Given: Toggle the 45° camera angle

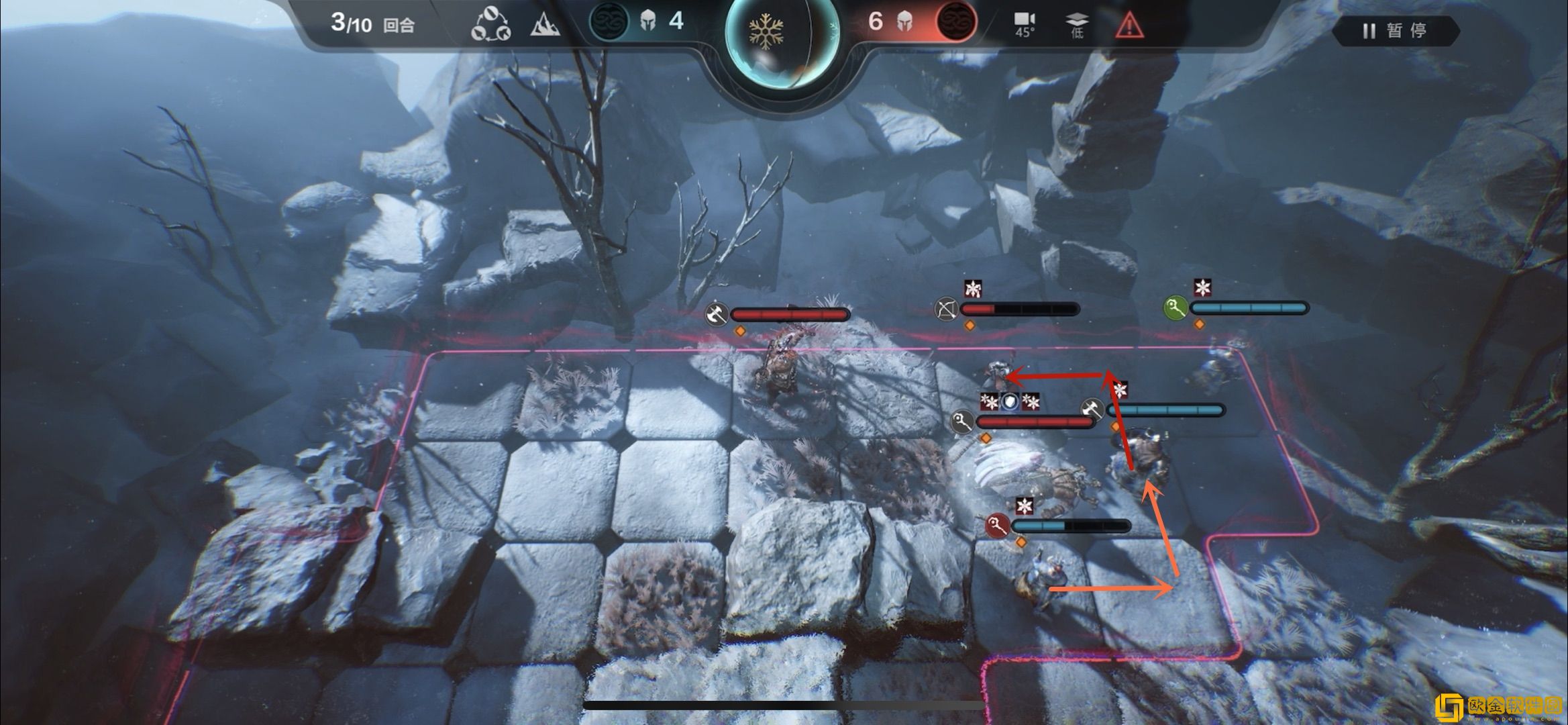Looking at the screenshot, I should tap(1024, 25).
